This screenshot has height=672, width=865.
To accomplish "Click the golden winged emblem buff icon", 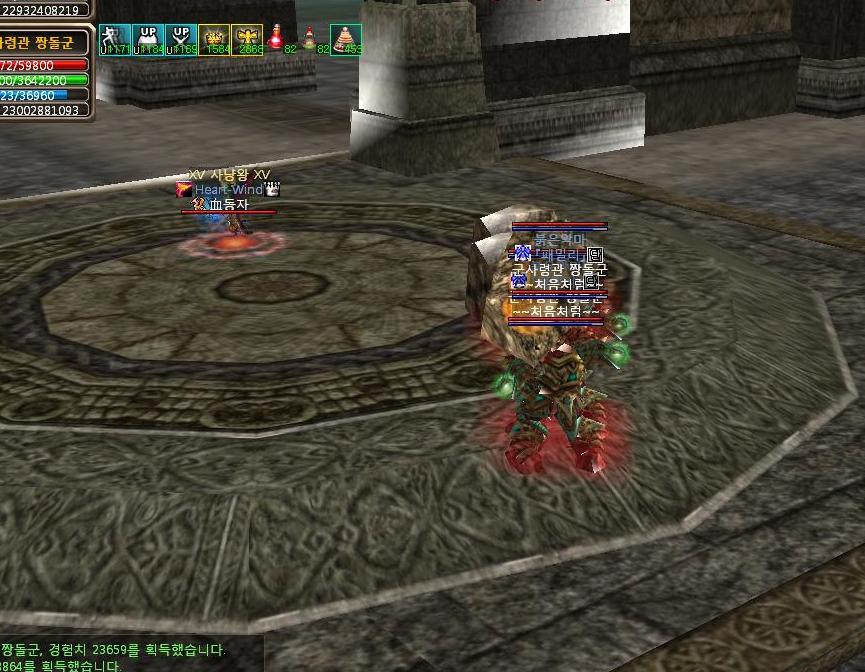I will click(247, 39).
